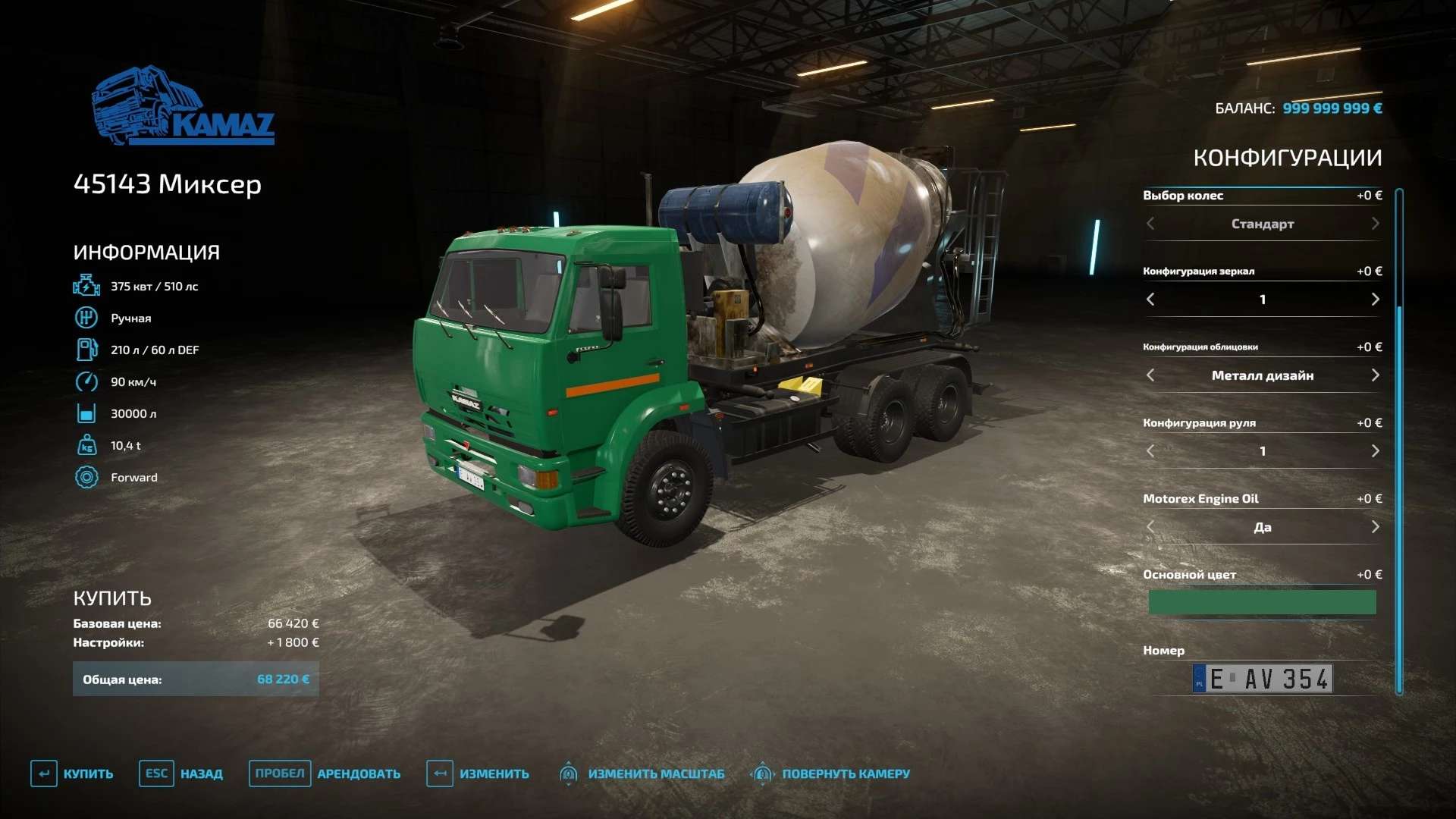
Task: Lease the truck via АРЕНДОВАТЬ
Action: 326,773
